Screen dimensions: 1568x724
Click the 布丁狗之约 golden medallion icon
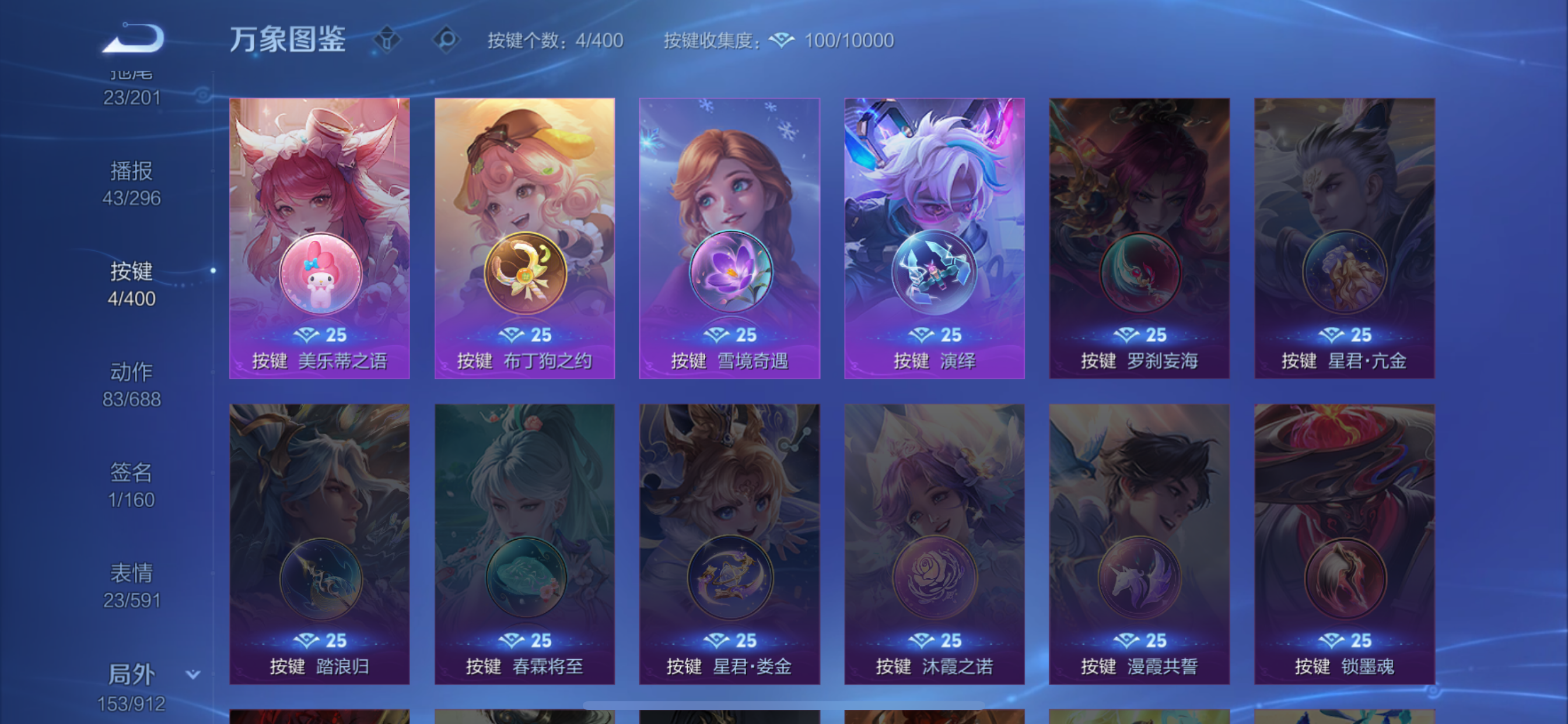[524, 274]
